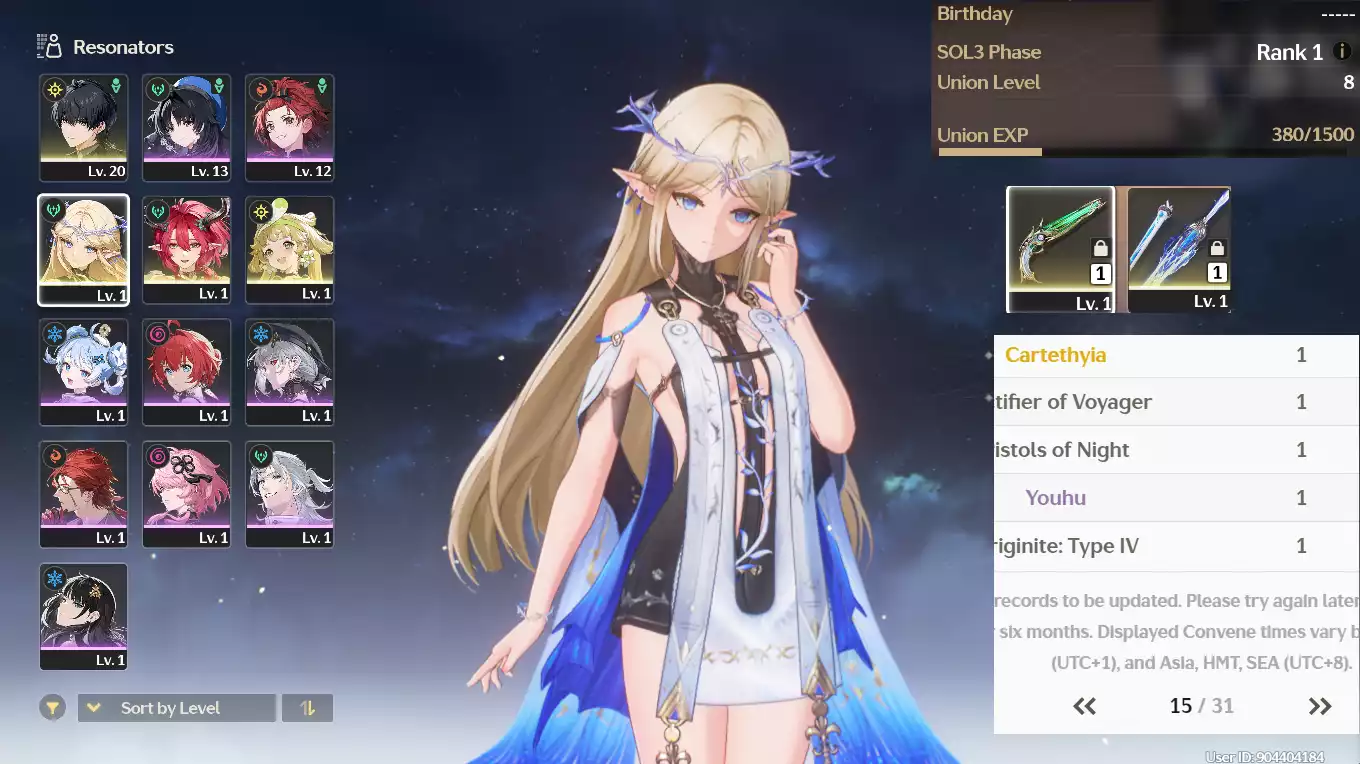The image size is (1360, 764).
Task: Choose the red-haired resonator with dark horns
Action: coord(187,249)
